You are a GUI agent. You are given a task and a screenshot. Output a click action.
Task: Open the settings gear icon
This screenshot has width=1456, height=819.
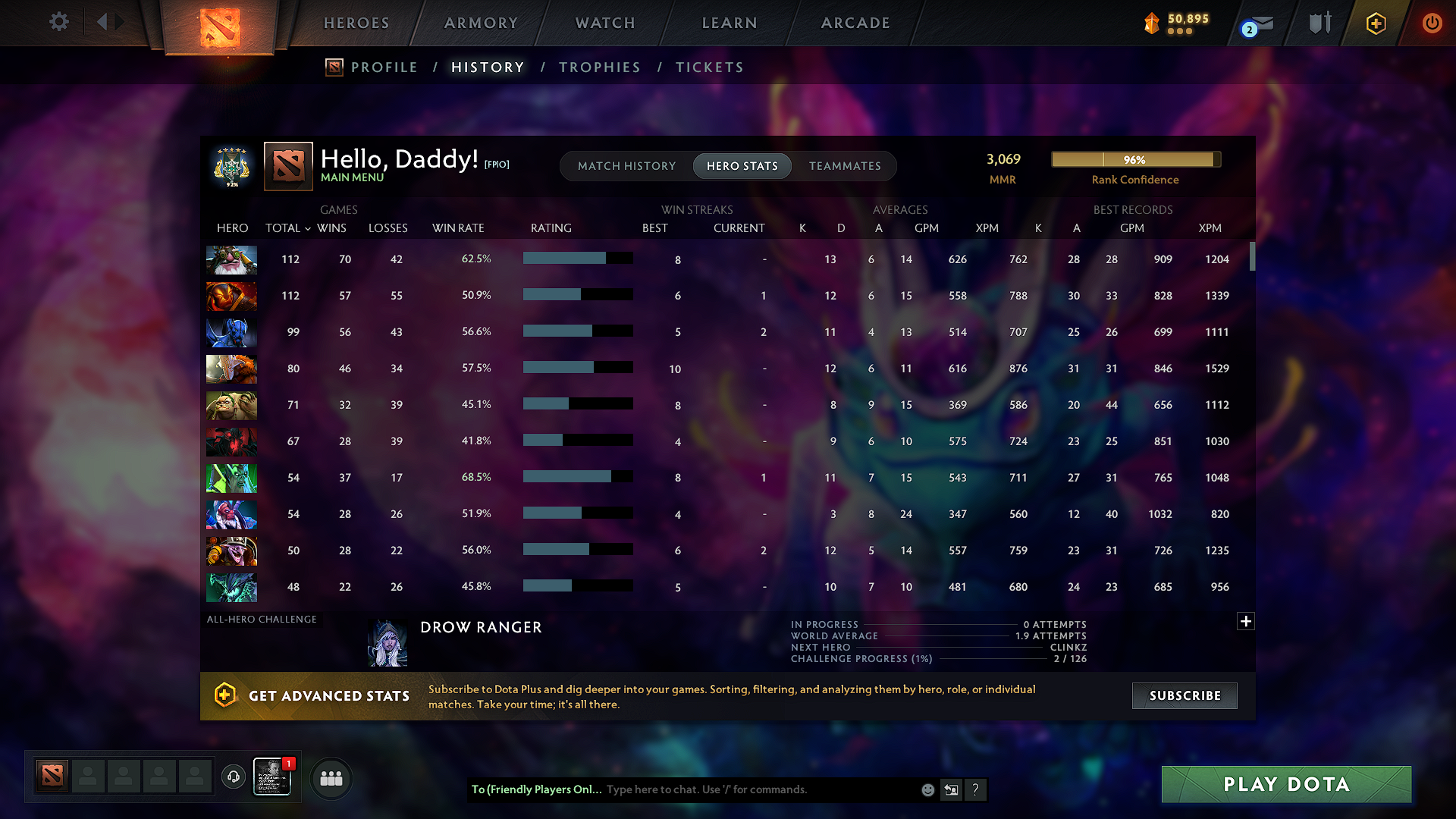pos(58,22)
